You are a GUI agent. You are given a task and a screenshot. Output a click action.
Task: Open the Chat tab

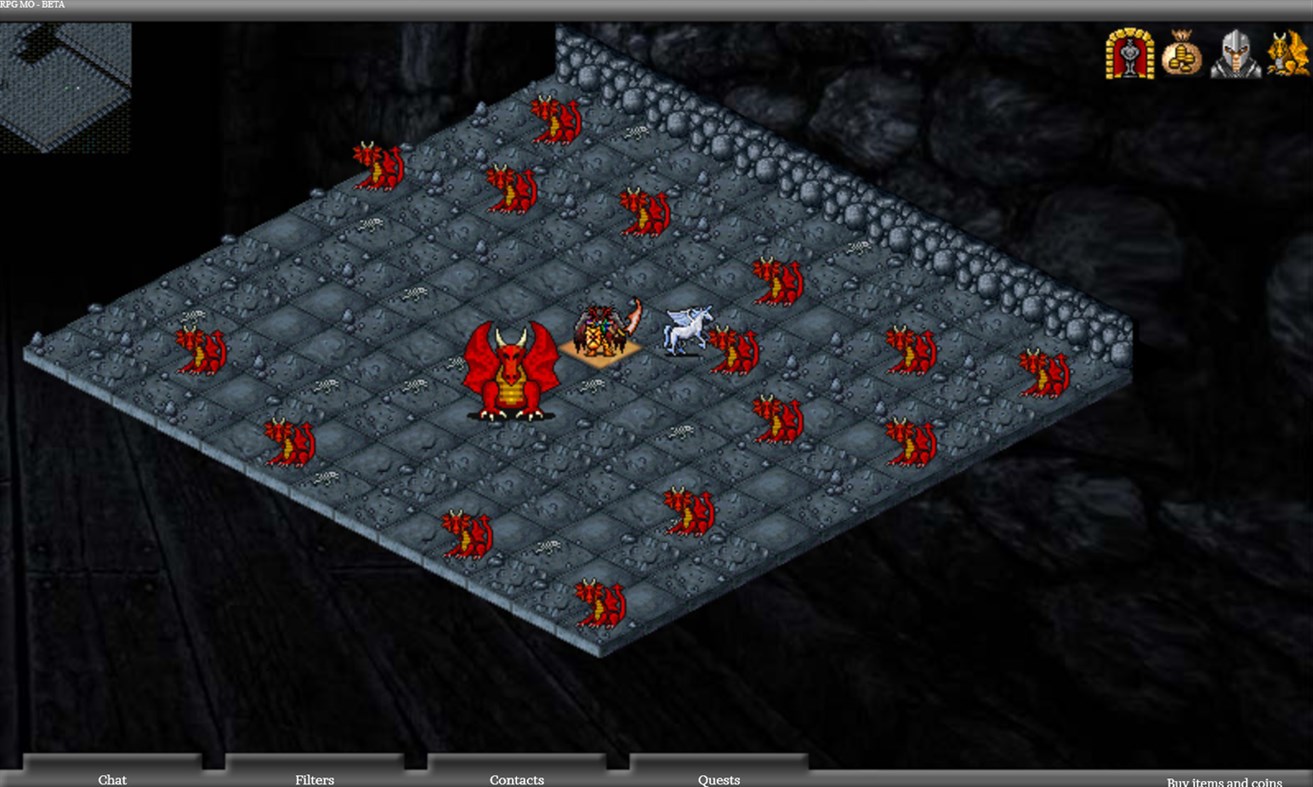[x=112, y=779]
